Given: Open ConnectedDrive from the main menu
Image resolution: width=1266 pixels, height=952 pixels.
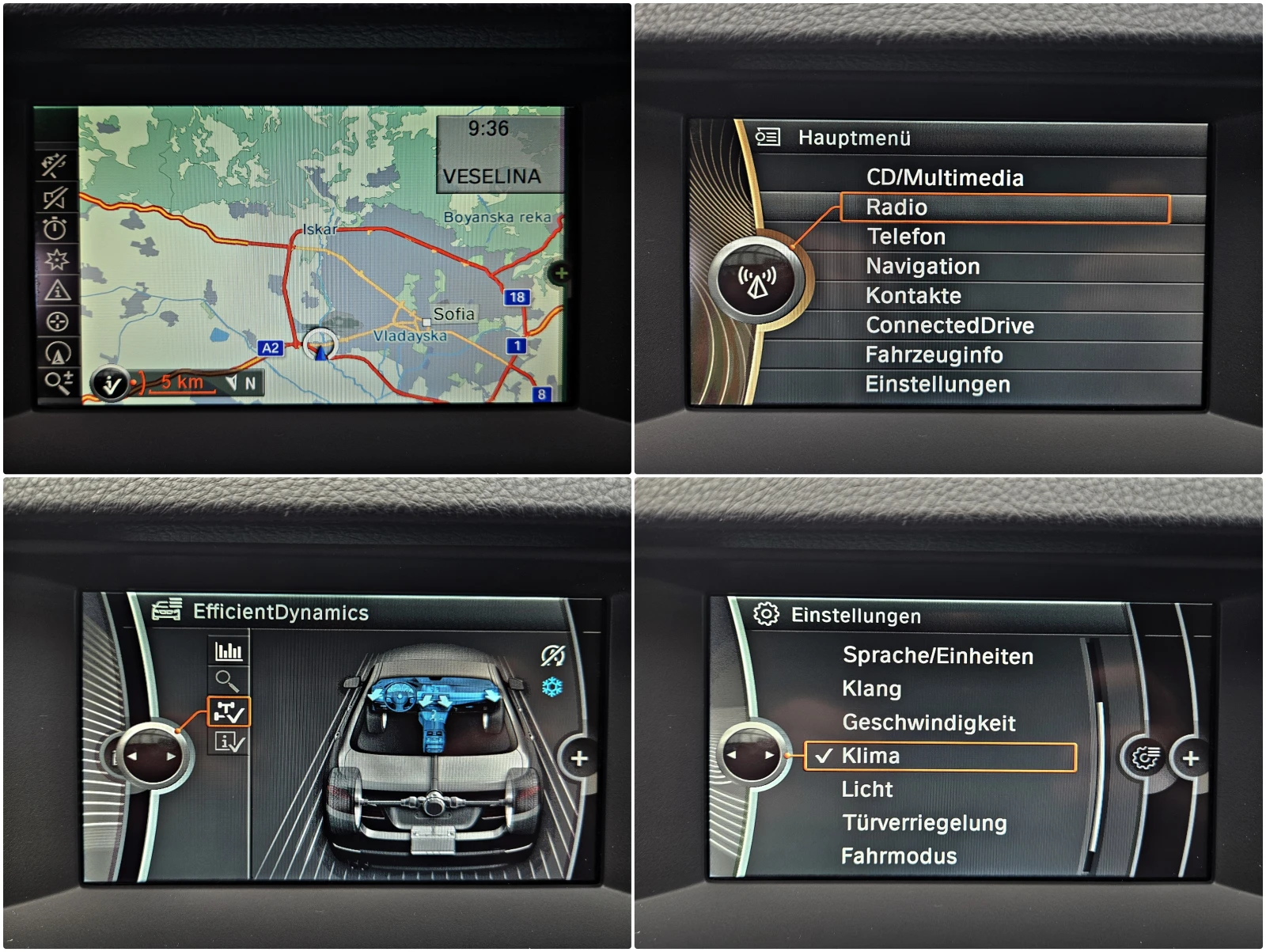Looking at the screenshot, I should pos(951,325).
